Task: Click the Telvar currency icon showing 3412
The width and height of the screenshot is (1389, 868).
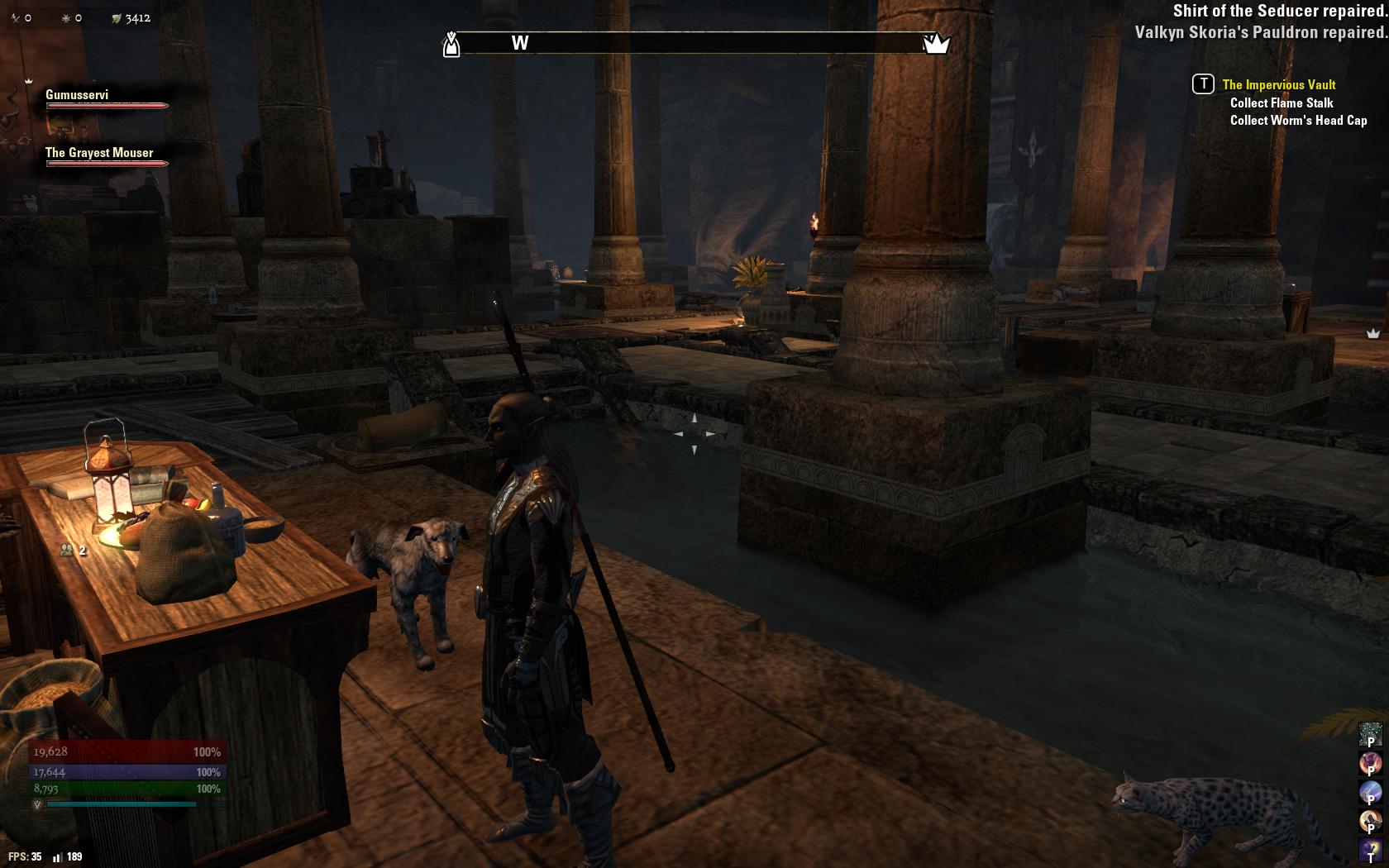Action: pos(117,18)
